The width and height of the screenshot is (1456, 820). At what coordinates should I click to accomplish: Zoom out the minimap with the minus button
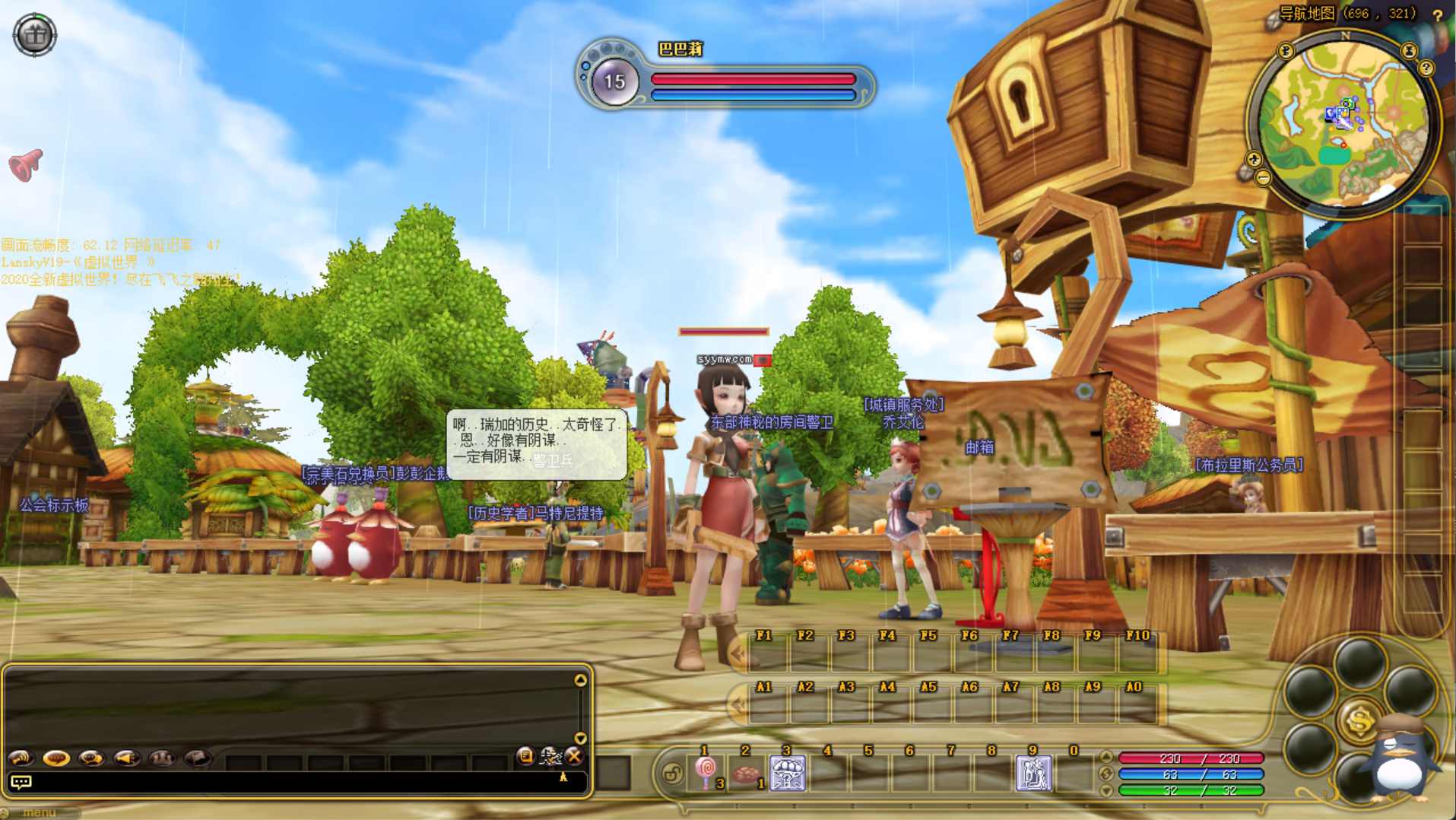pos(1263,178)
